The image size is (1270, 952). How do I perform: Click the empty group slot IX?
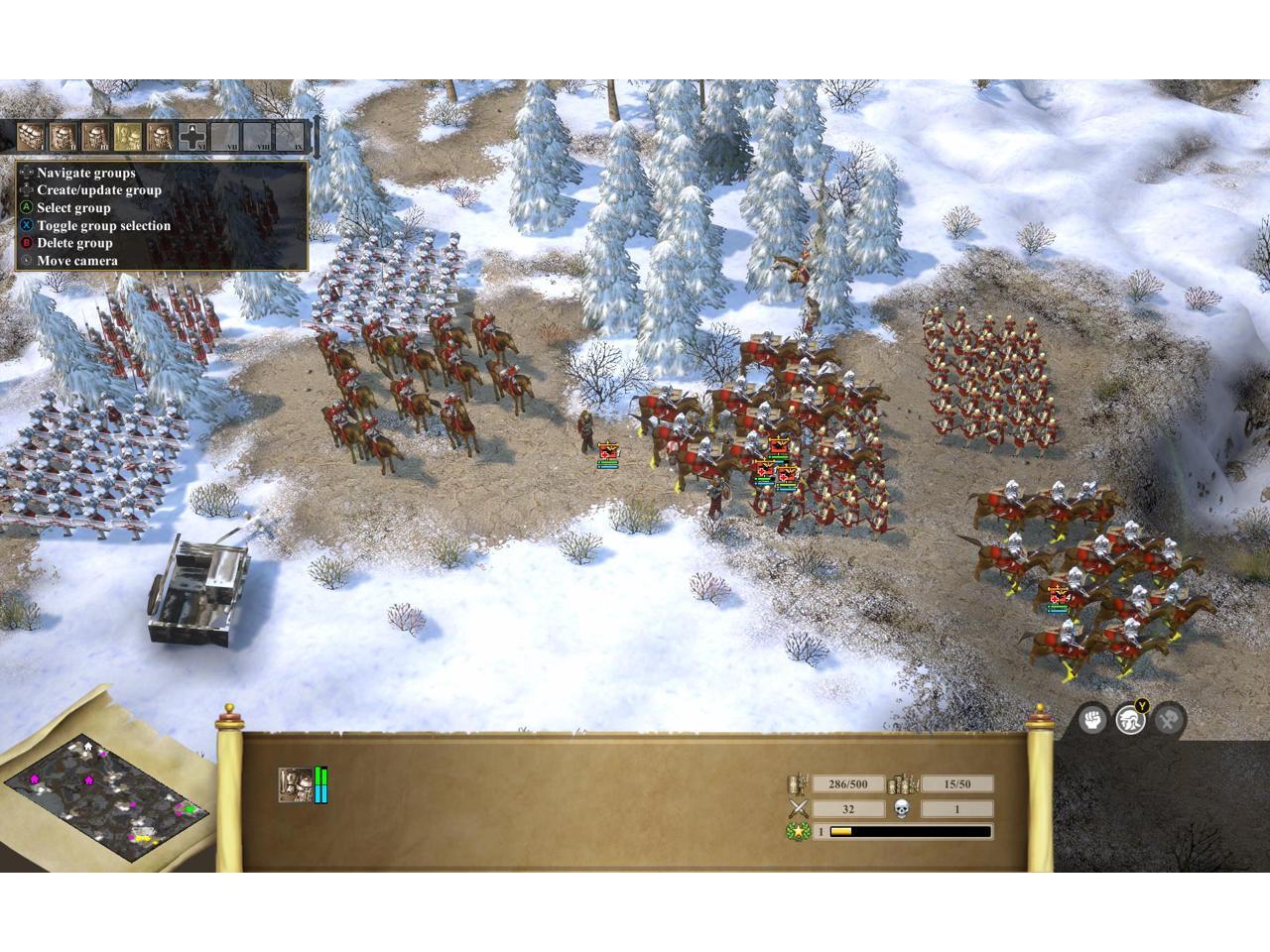pyautogui.click(x=290, y=136)
